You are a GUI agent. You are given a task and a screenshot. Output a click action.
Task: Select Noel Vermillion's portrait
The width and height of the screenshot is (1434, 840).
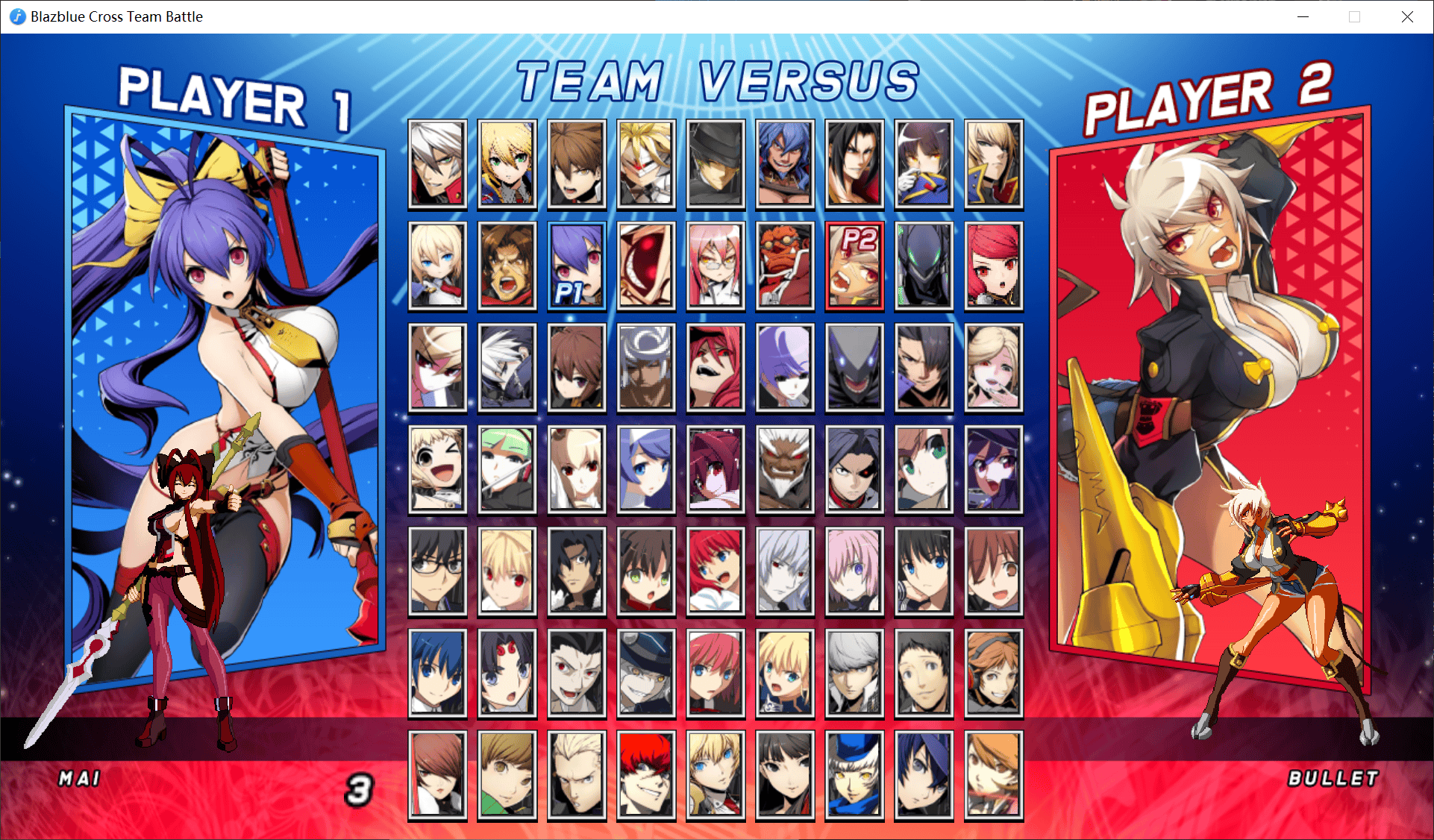coord(437,265)
